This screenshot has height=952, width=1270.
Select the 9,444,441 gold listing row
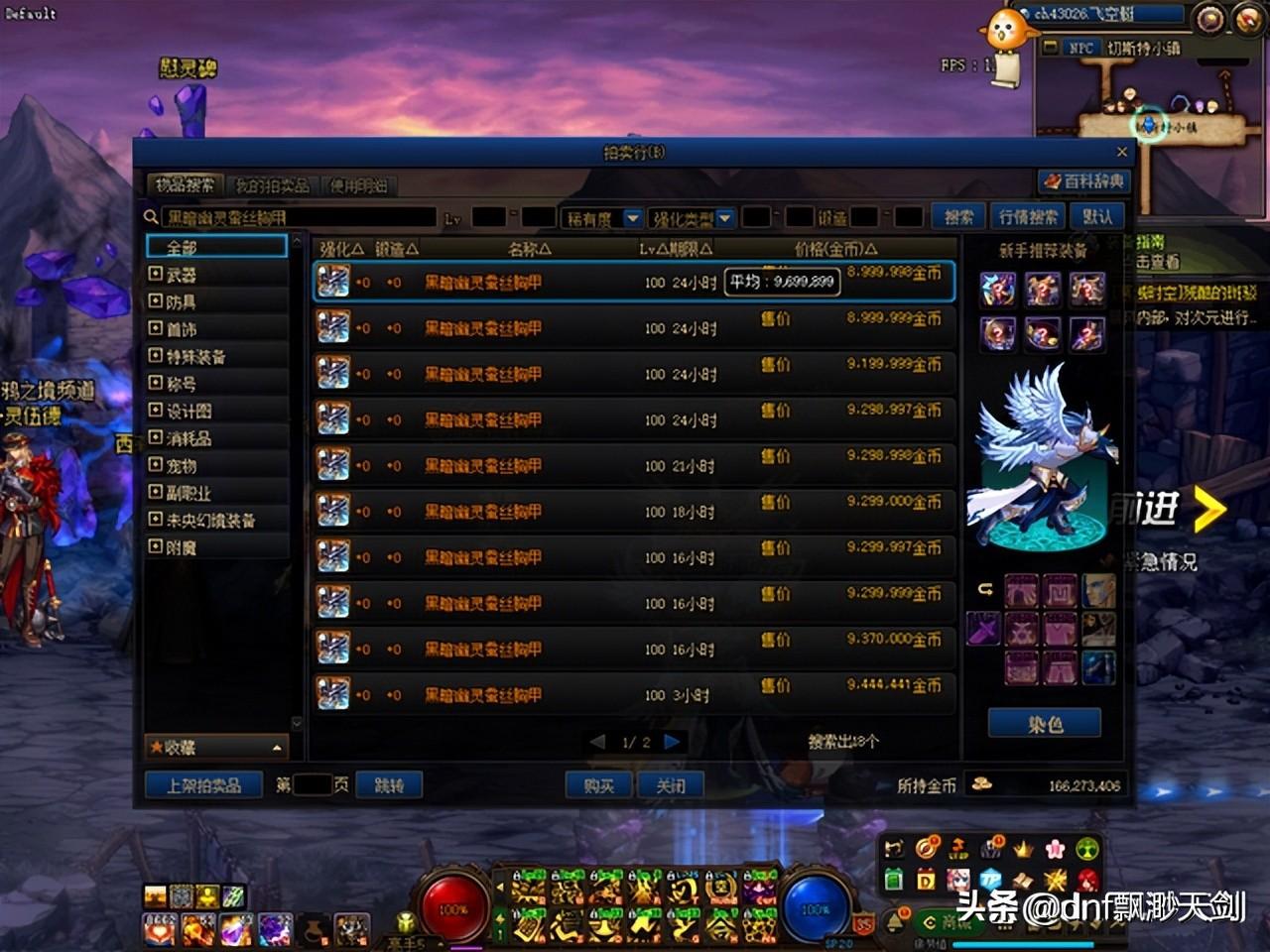633,693
